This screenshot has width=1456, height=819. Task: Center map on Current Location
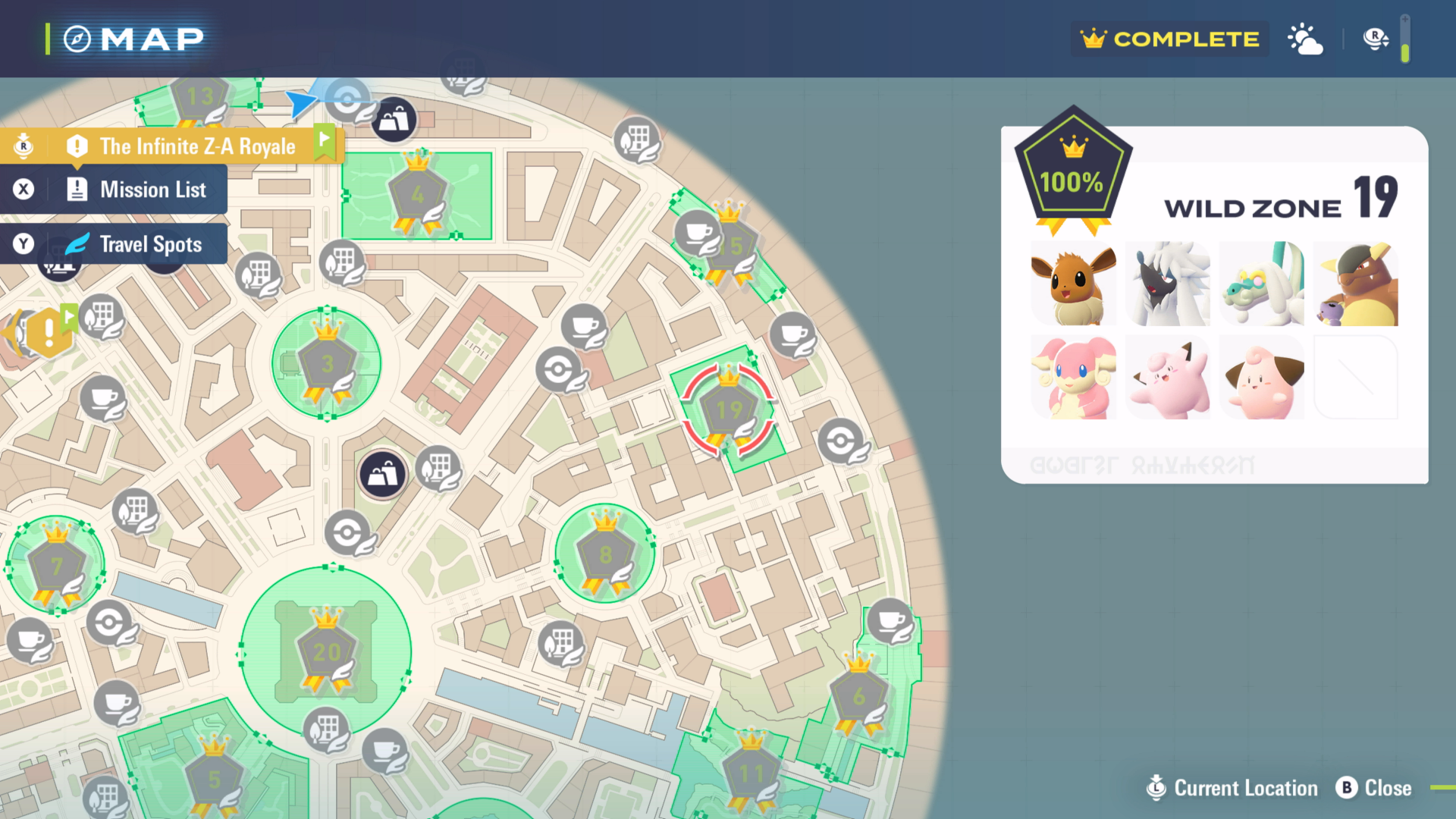pos(1233,788)
